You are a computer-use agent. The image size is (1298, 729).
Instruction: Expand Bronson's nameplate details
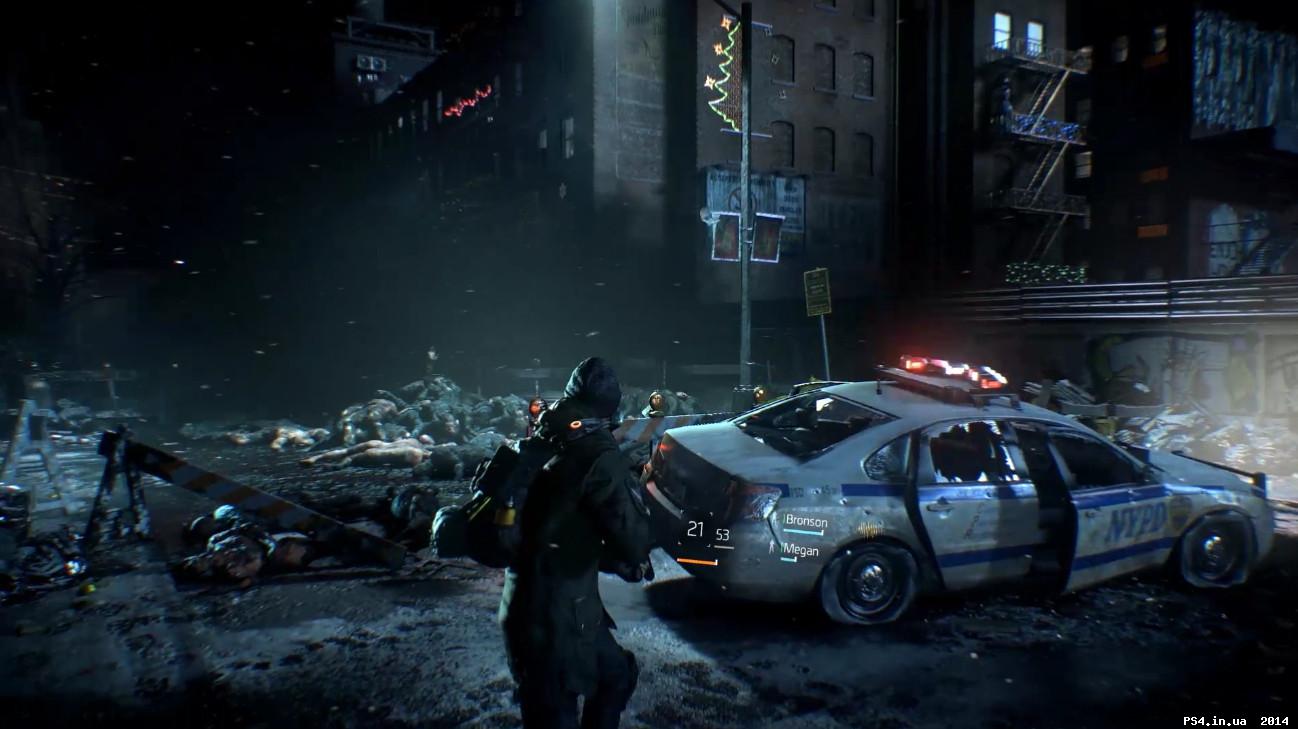coord(806,521)
